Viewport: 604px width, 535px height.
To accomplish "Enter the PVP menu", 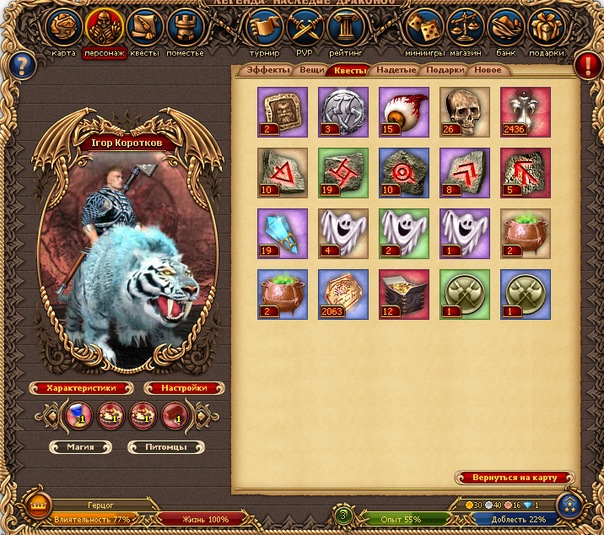I will click(304, 27).
